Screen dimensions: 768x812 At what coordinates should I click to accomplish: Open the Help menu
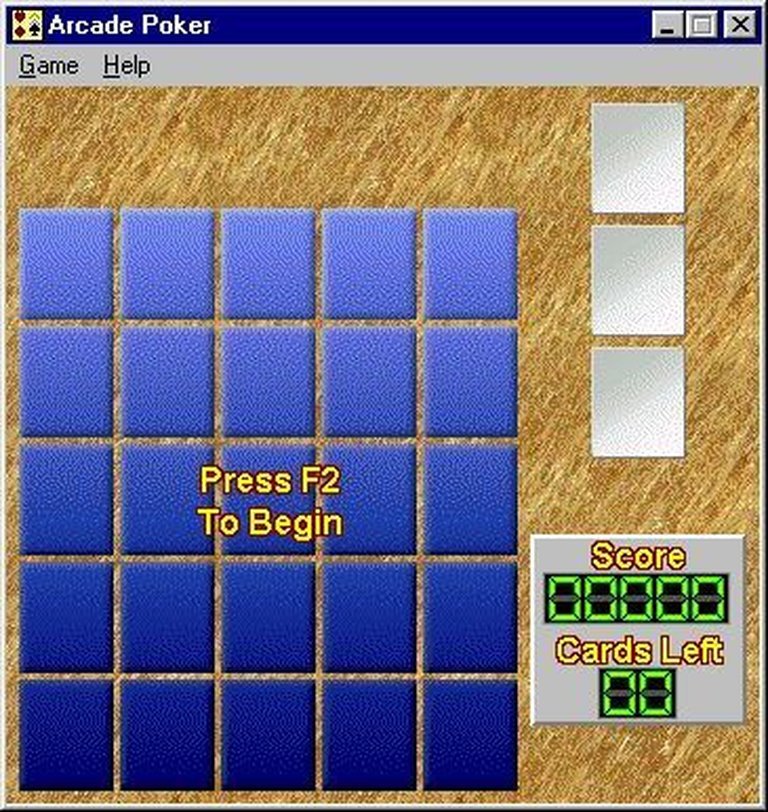point(126,66)
